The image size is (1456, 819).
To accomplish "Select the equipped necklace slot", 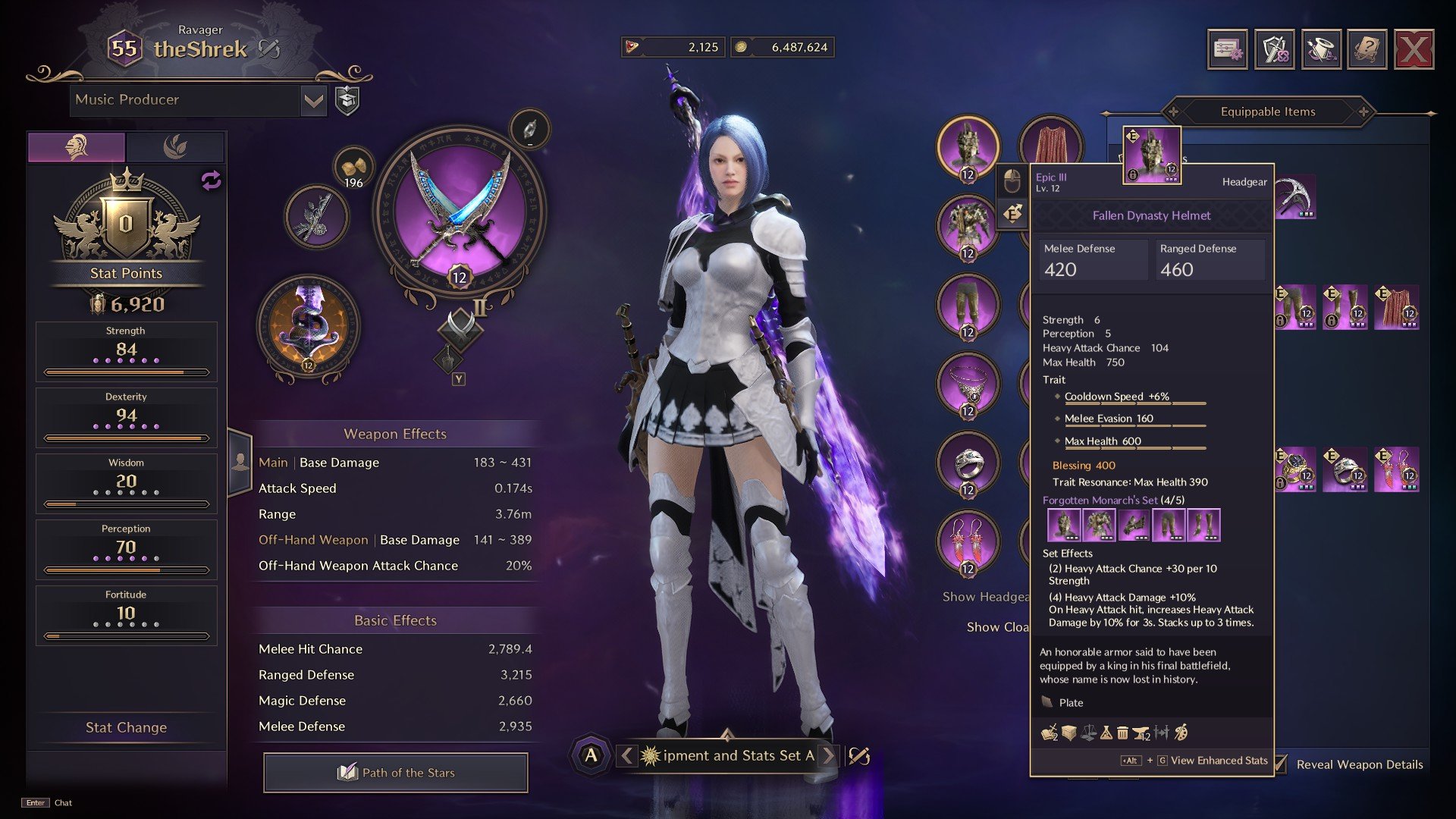I will point(968,384).
